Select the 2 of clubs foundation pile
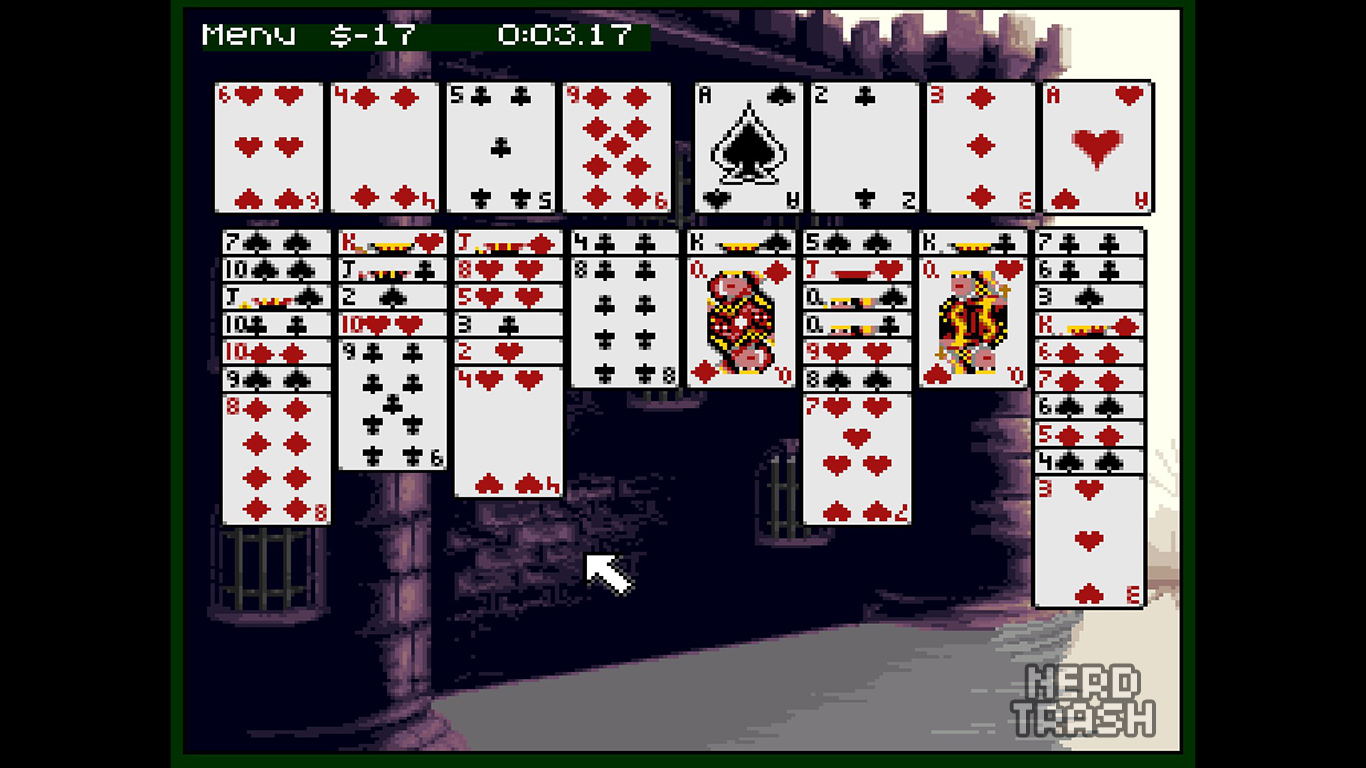Image resolution: width=1366 pixels, height=768 pixels. point(865,147)
